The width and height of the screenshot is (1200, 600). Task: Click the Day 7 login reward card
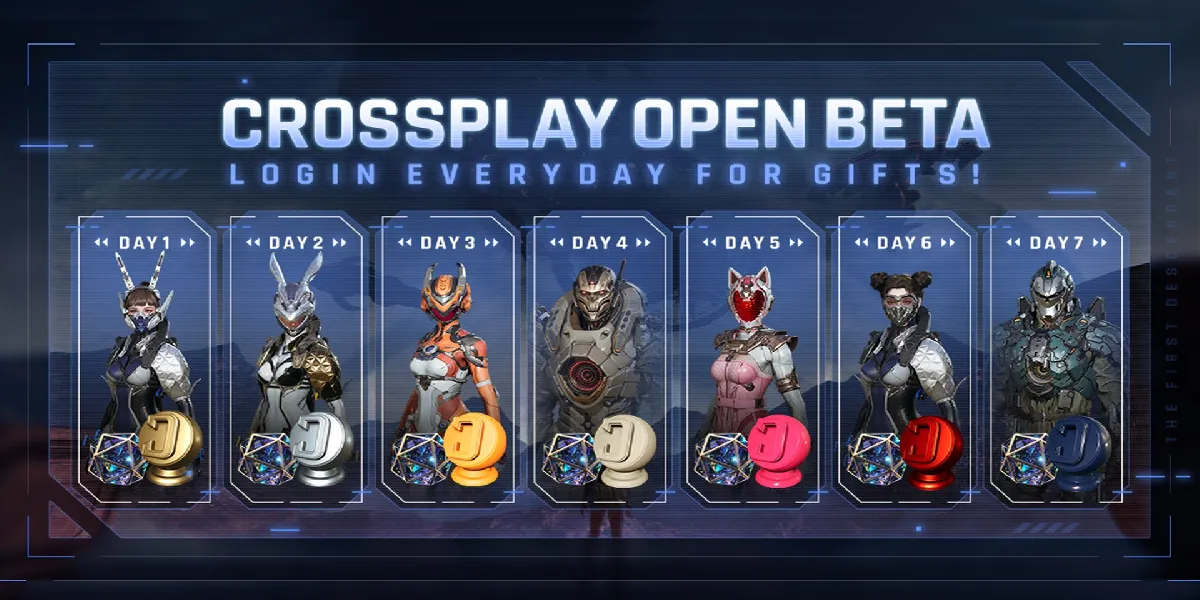coord(1056,360)
